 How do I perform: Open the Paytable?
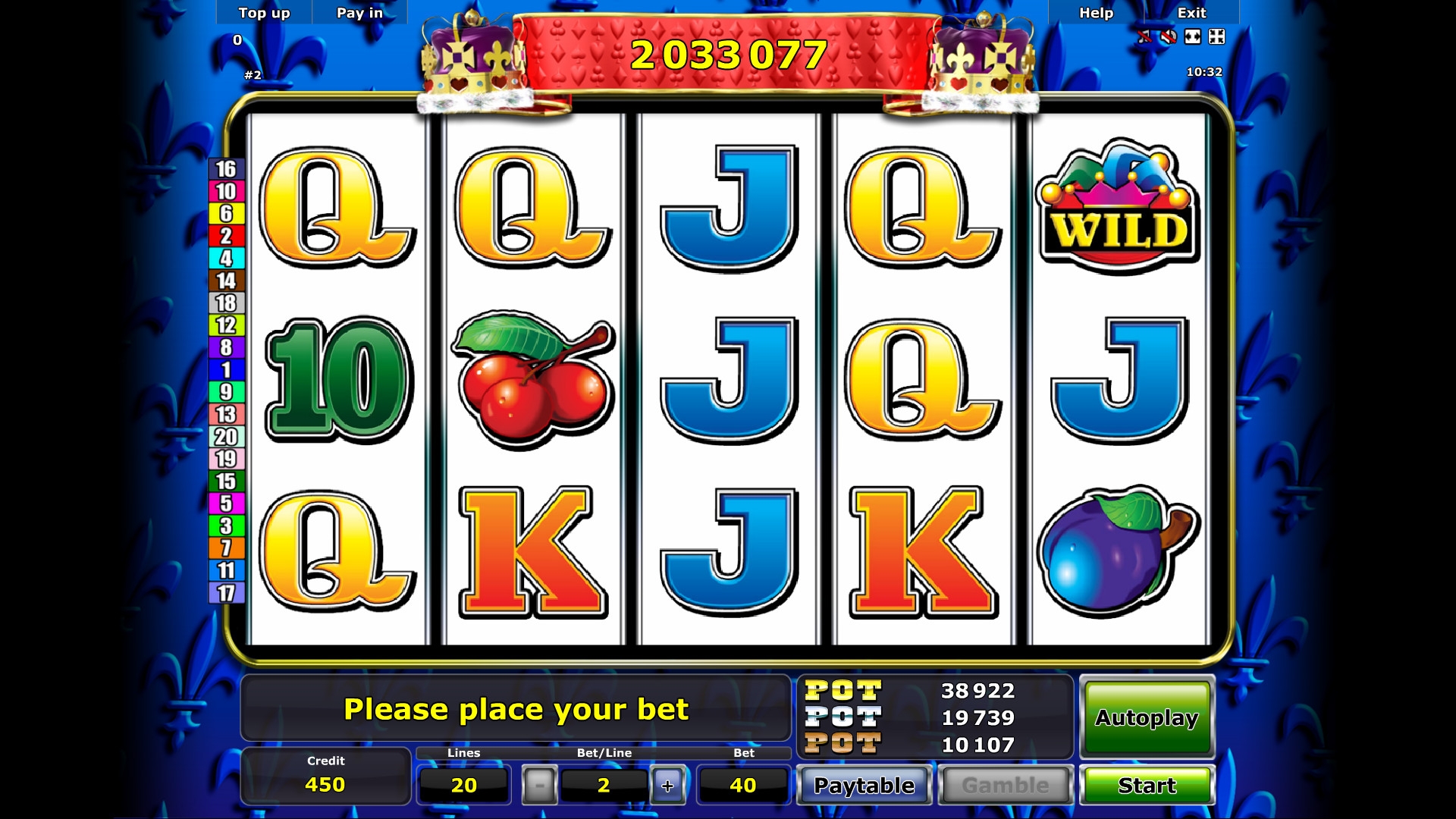coord(864,786)
